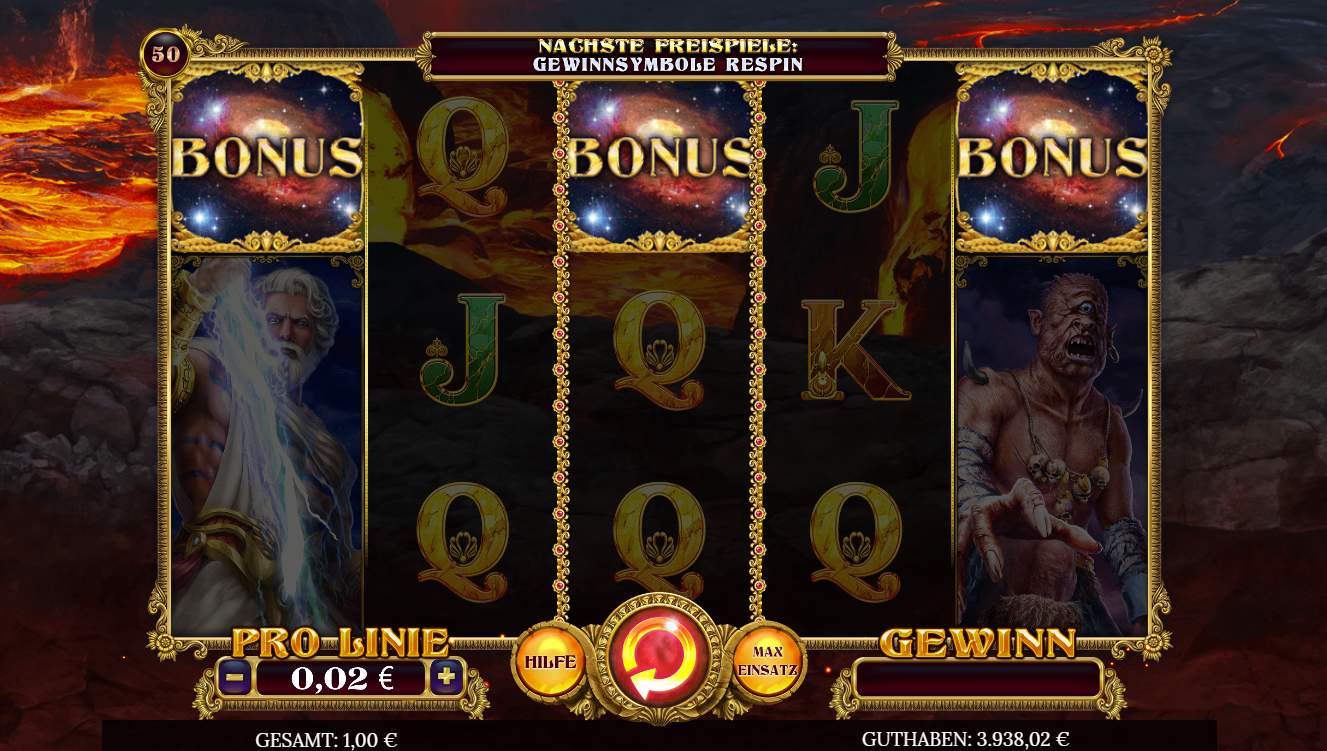Decrease the bet with the minus stepper

(x=237, y=675)
